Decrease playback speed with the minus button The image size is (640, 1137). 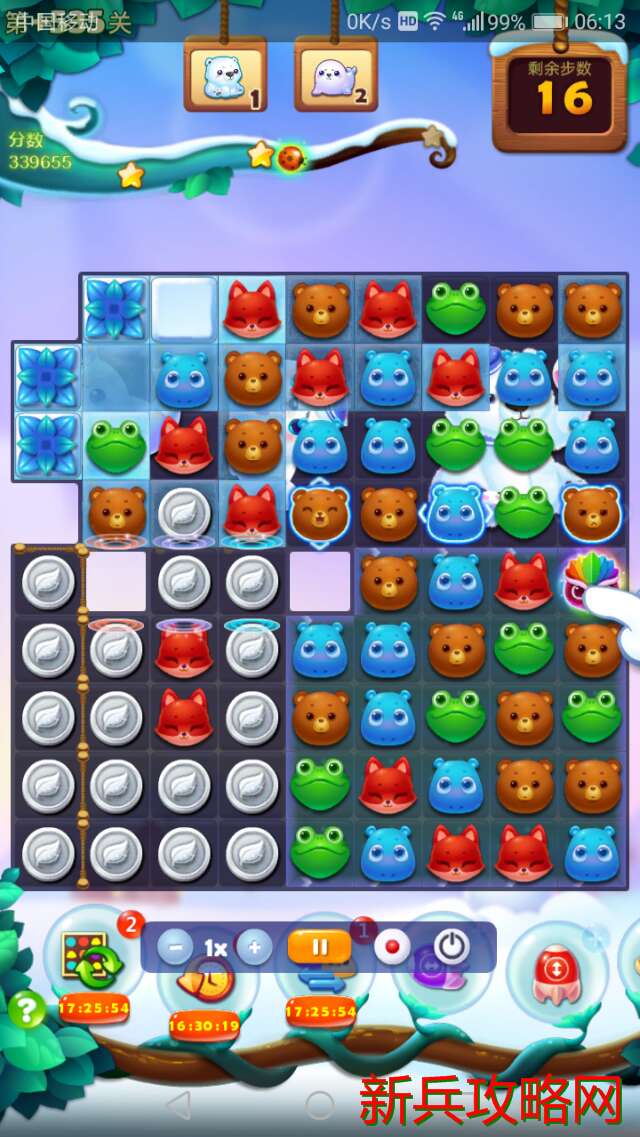174,947
